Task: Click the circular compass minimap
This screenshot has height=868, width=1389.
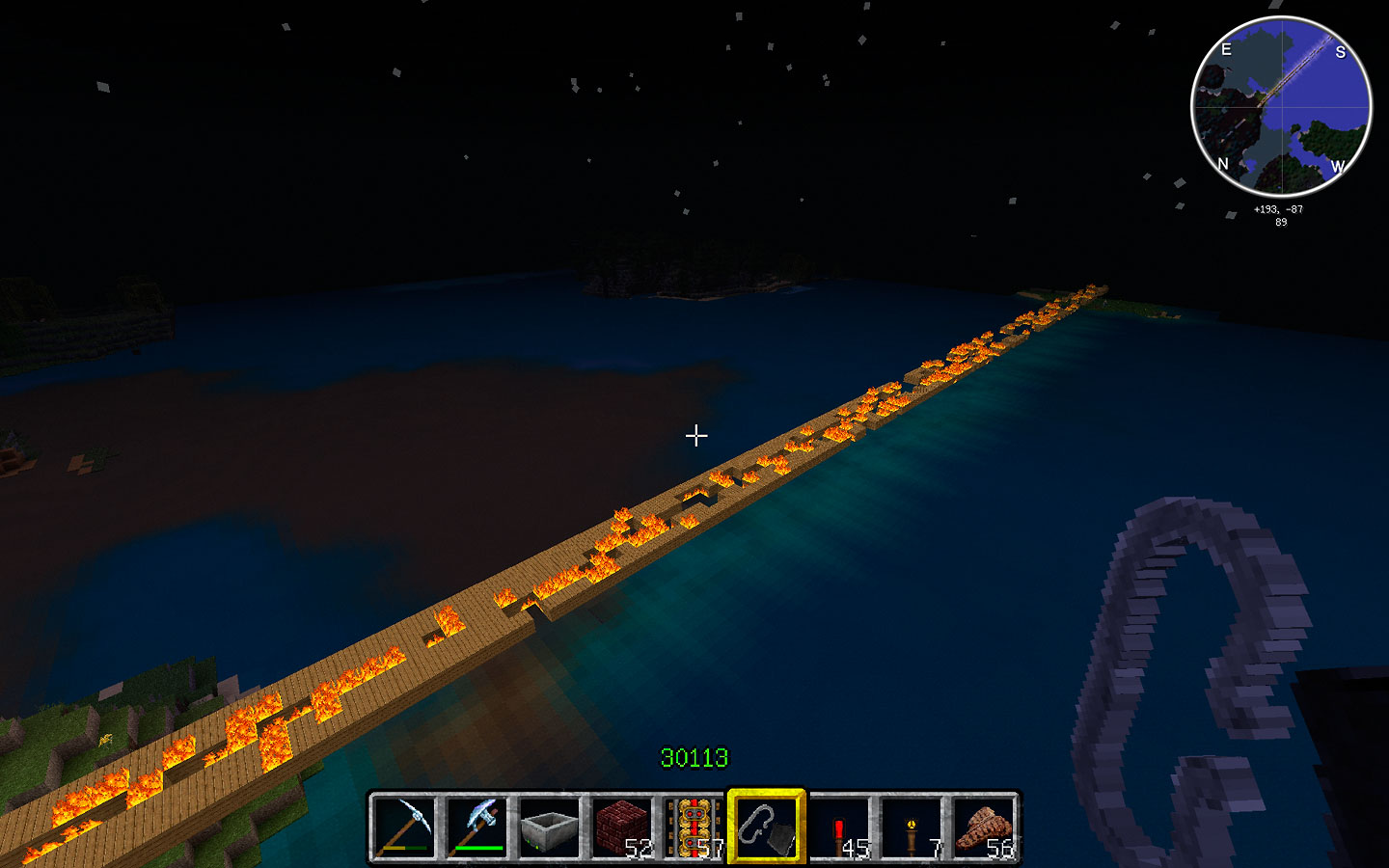Action: (x=1281, y=106)
